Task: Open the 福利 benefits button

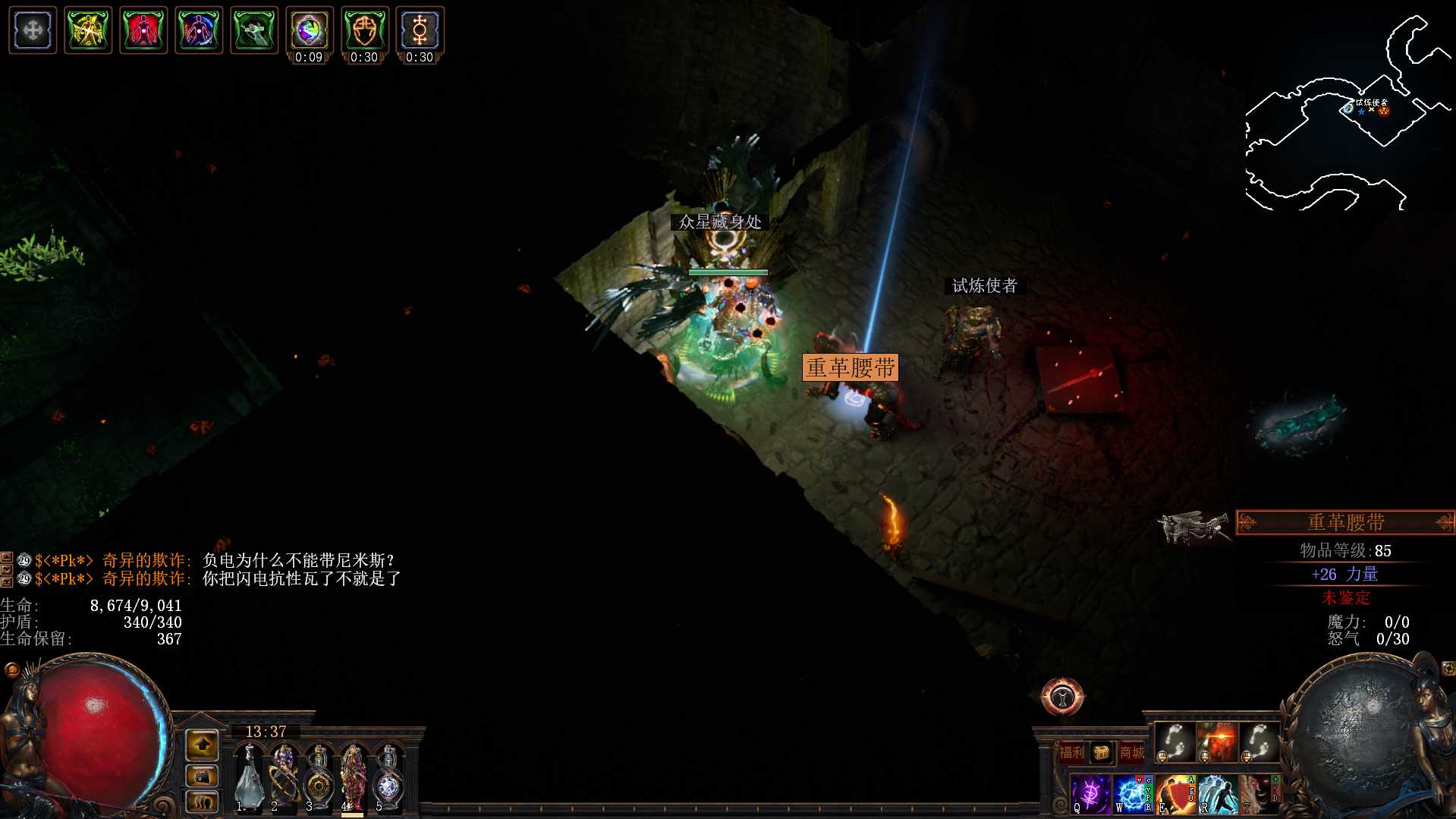Action: 1071,752
